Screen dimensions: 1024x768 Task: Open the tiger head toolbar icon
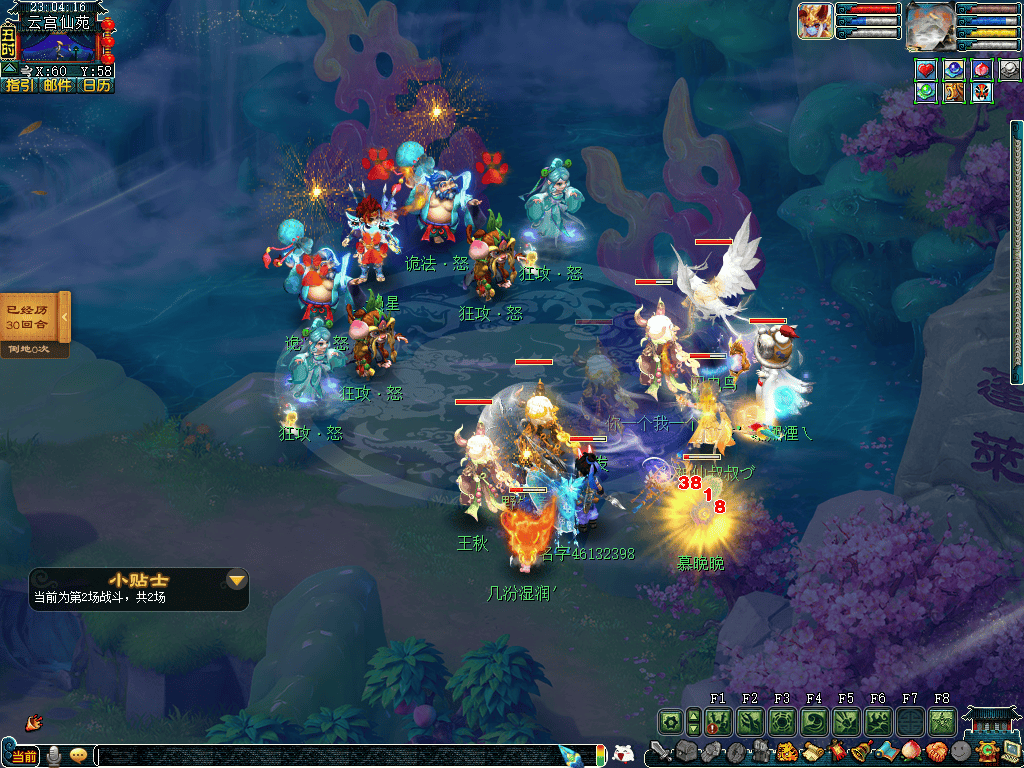click(x=786, y=752)
